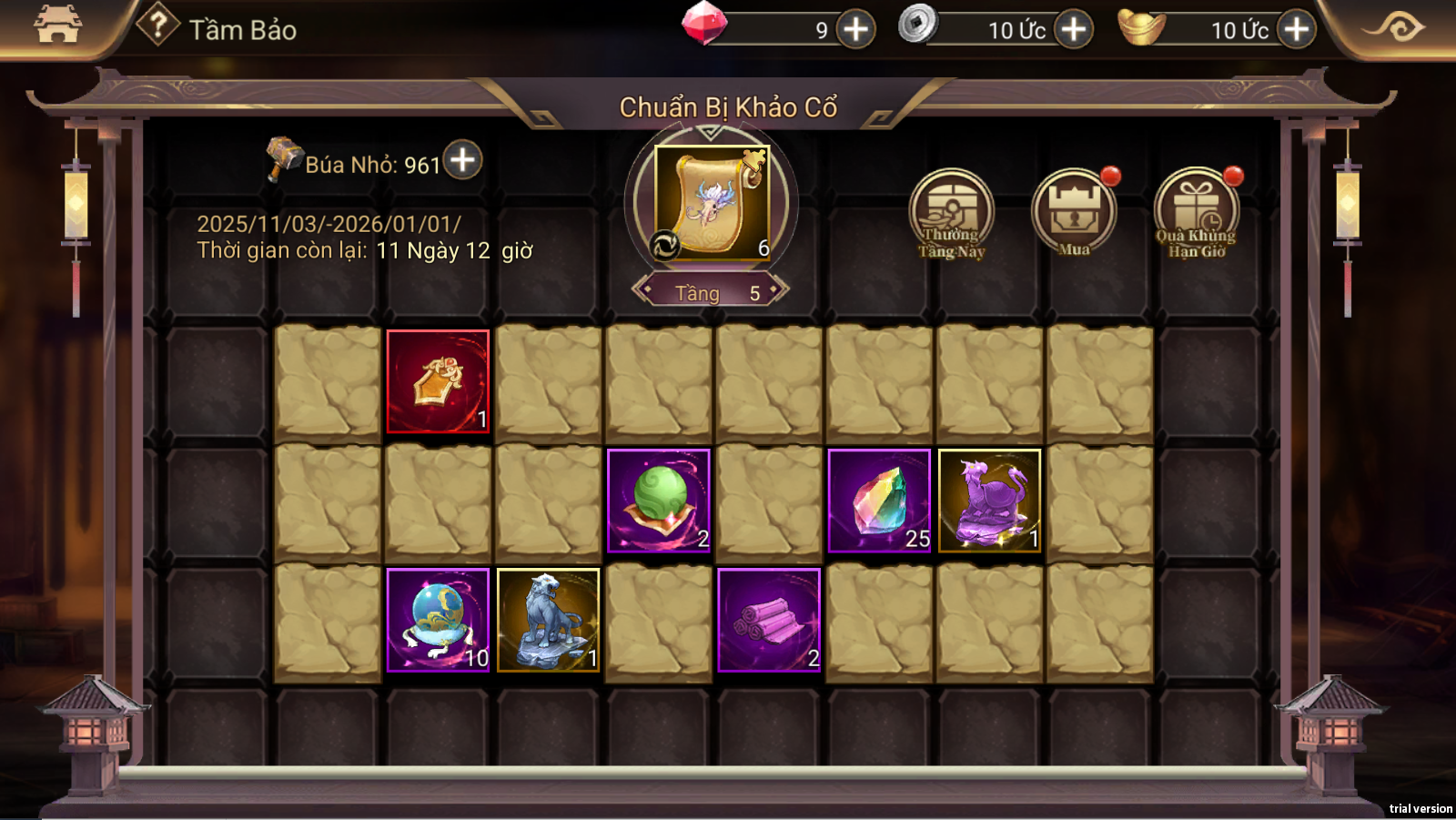Add more red gems with plus button

point(855,29)
